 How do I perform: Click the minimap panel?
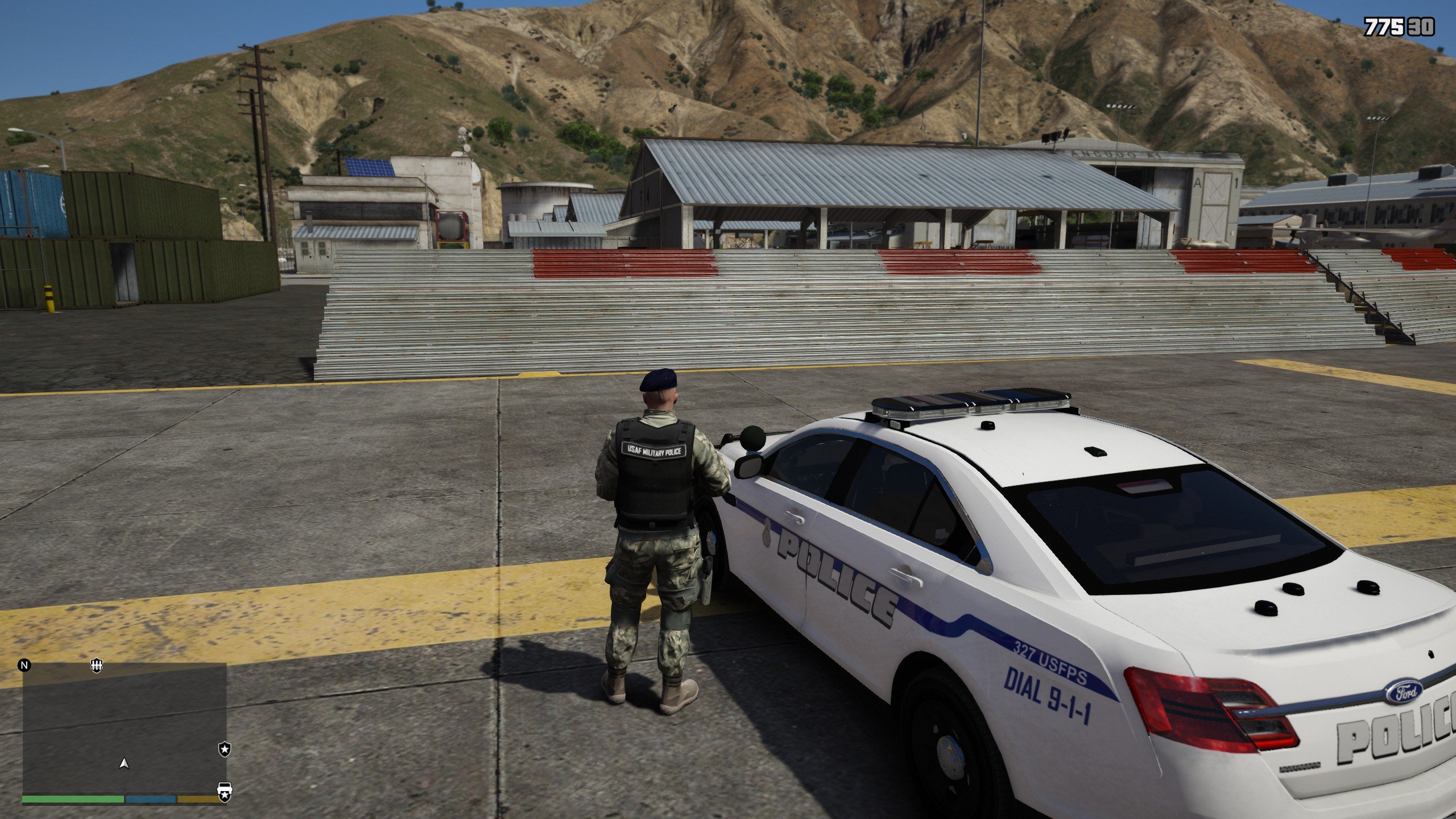[x=124, y=729]
